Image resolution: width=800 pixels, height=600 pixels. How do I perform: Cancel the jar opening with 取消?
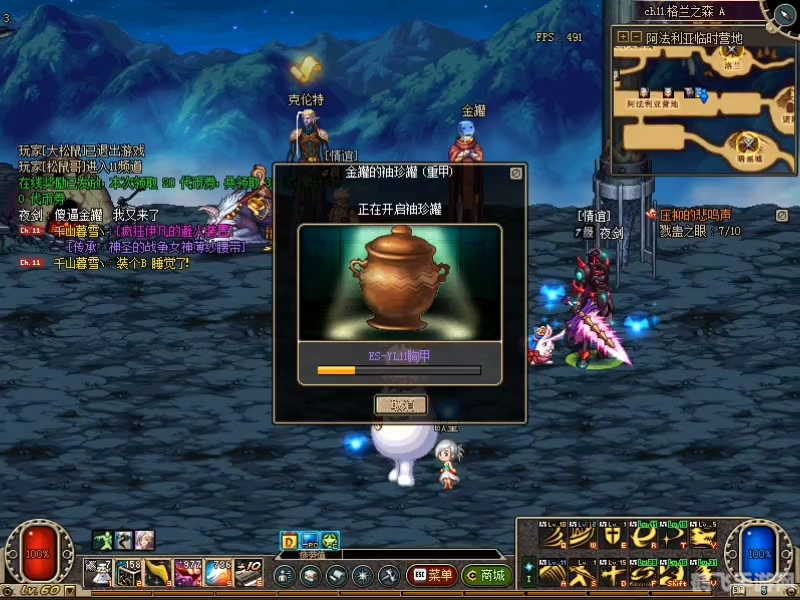tap(400, 405)
